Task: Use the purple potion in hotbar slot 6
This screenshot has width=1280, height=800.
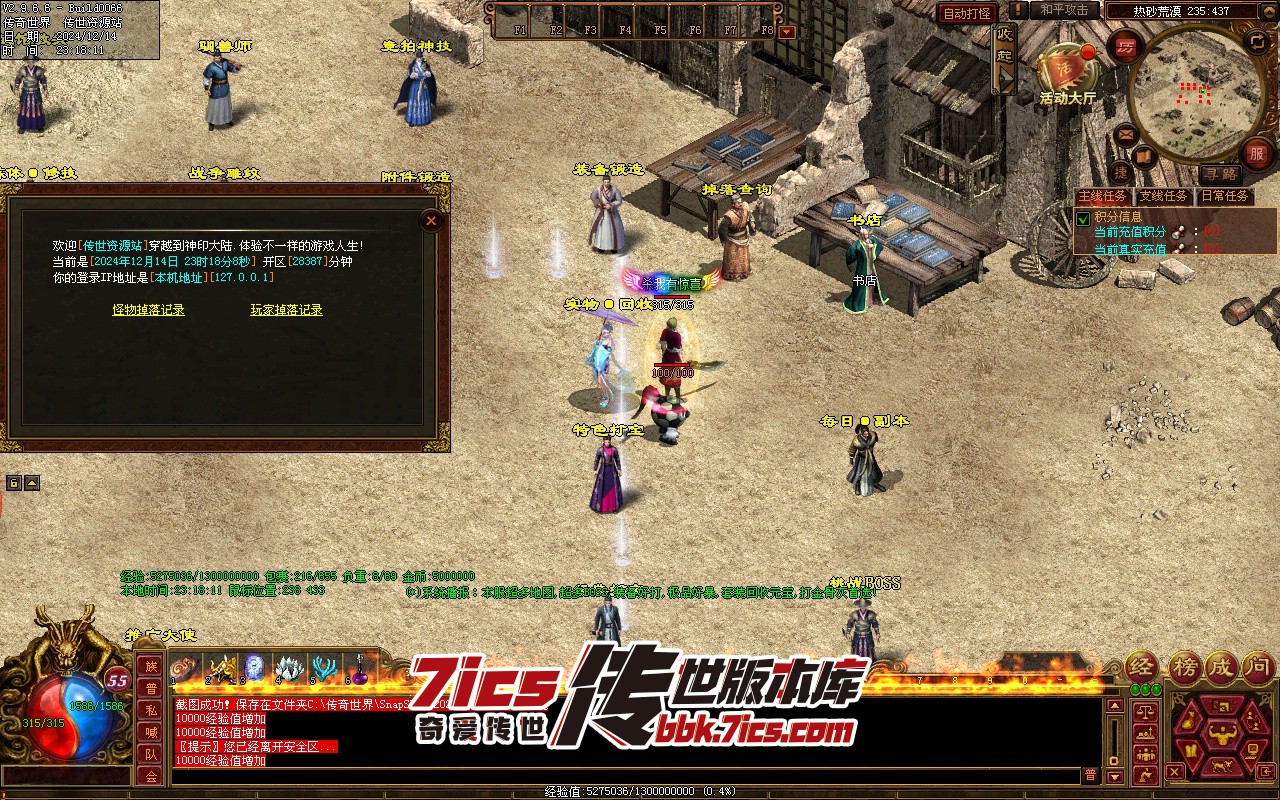Action: tap(359, 667)
